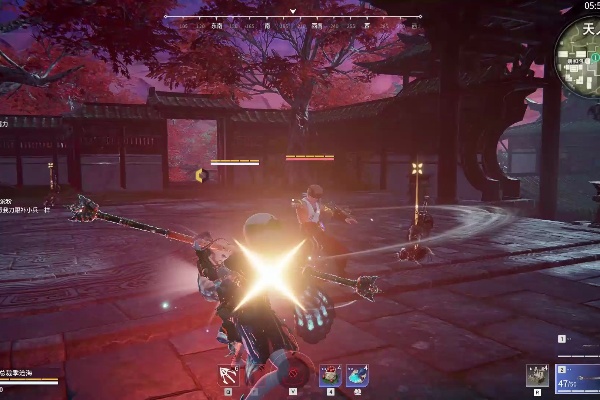Click the quest tracker text
The height and width of the screenshot is (400, 600).
(x=20, y=208)
